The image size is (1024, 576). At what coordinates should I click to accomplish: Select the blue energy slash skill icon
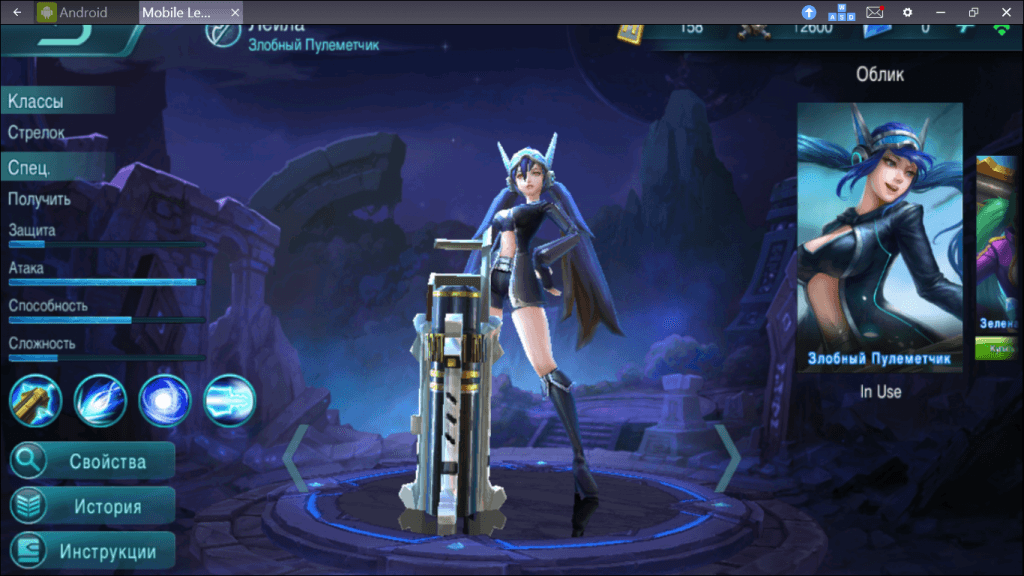100,401
